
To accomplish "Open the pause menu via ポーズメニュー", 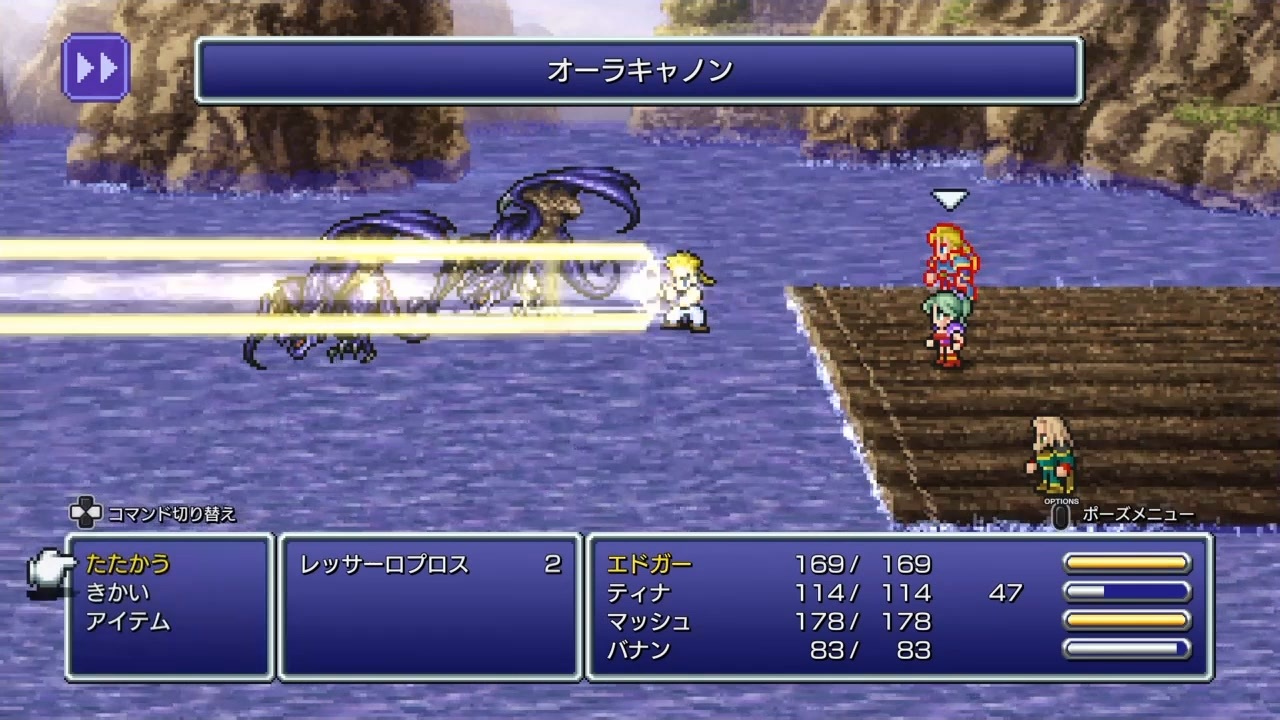I will (1060, 514).
